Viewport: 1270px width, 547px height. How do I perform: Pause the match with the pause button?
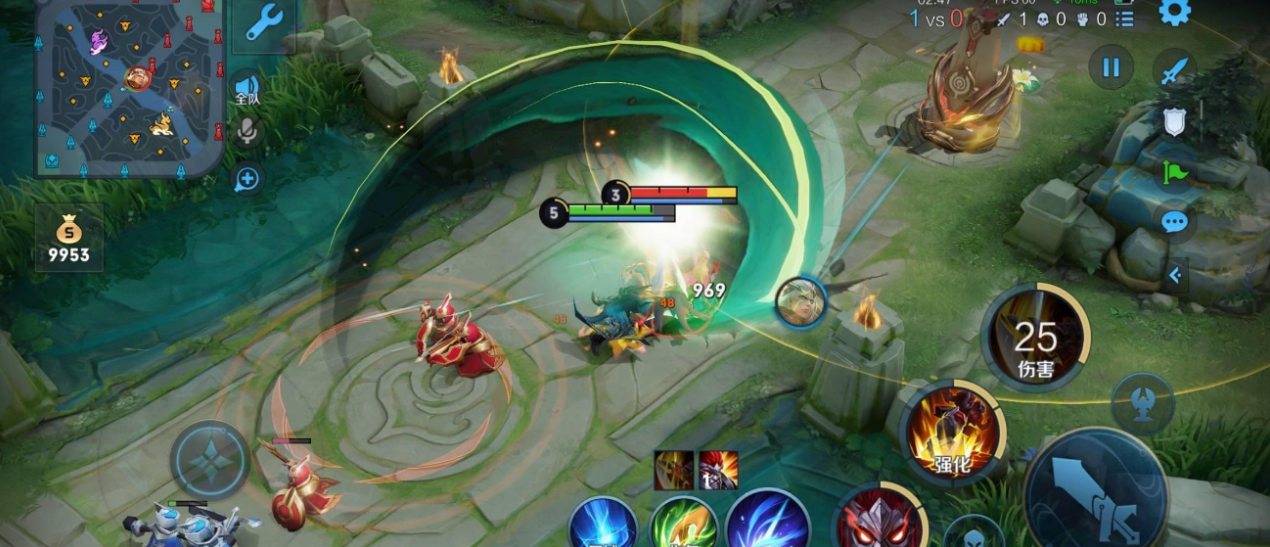pos(1111,68)
